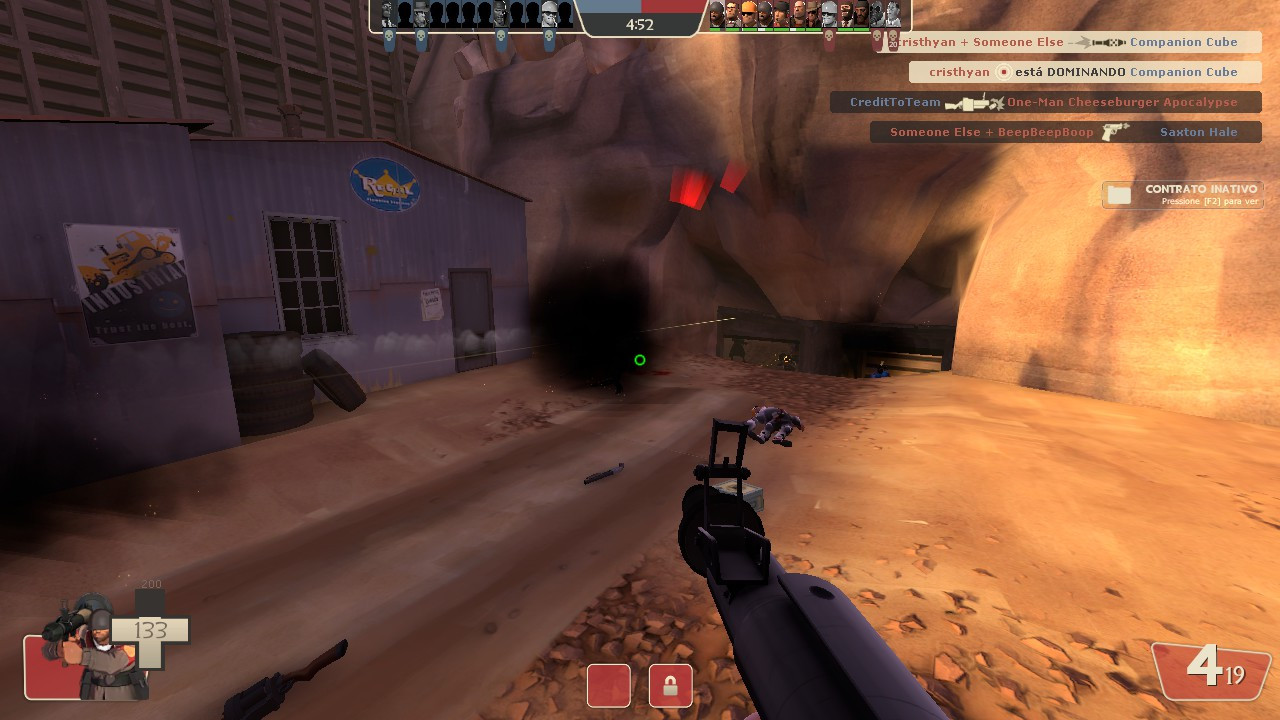
Task: Toggle the locked control point with the padlock
Action: pos(670,685)
